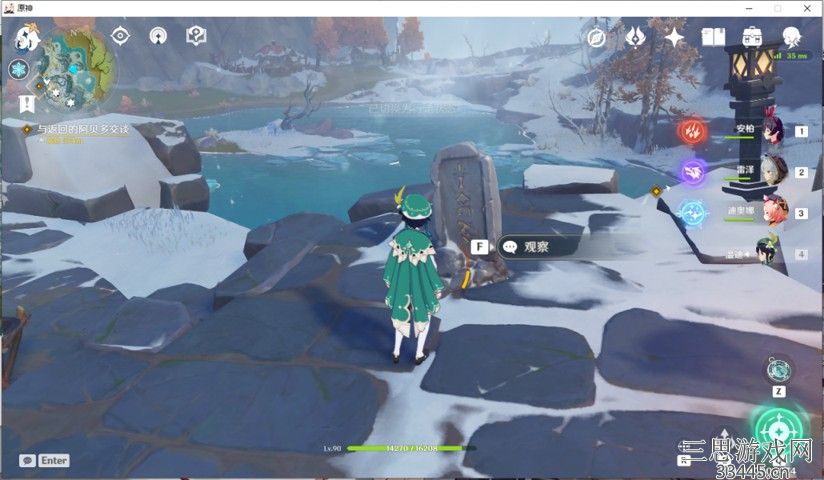Open the quest exclamation bookmark icon
Screen dimensions: 824x480
coord(27,102)
